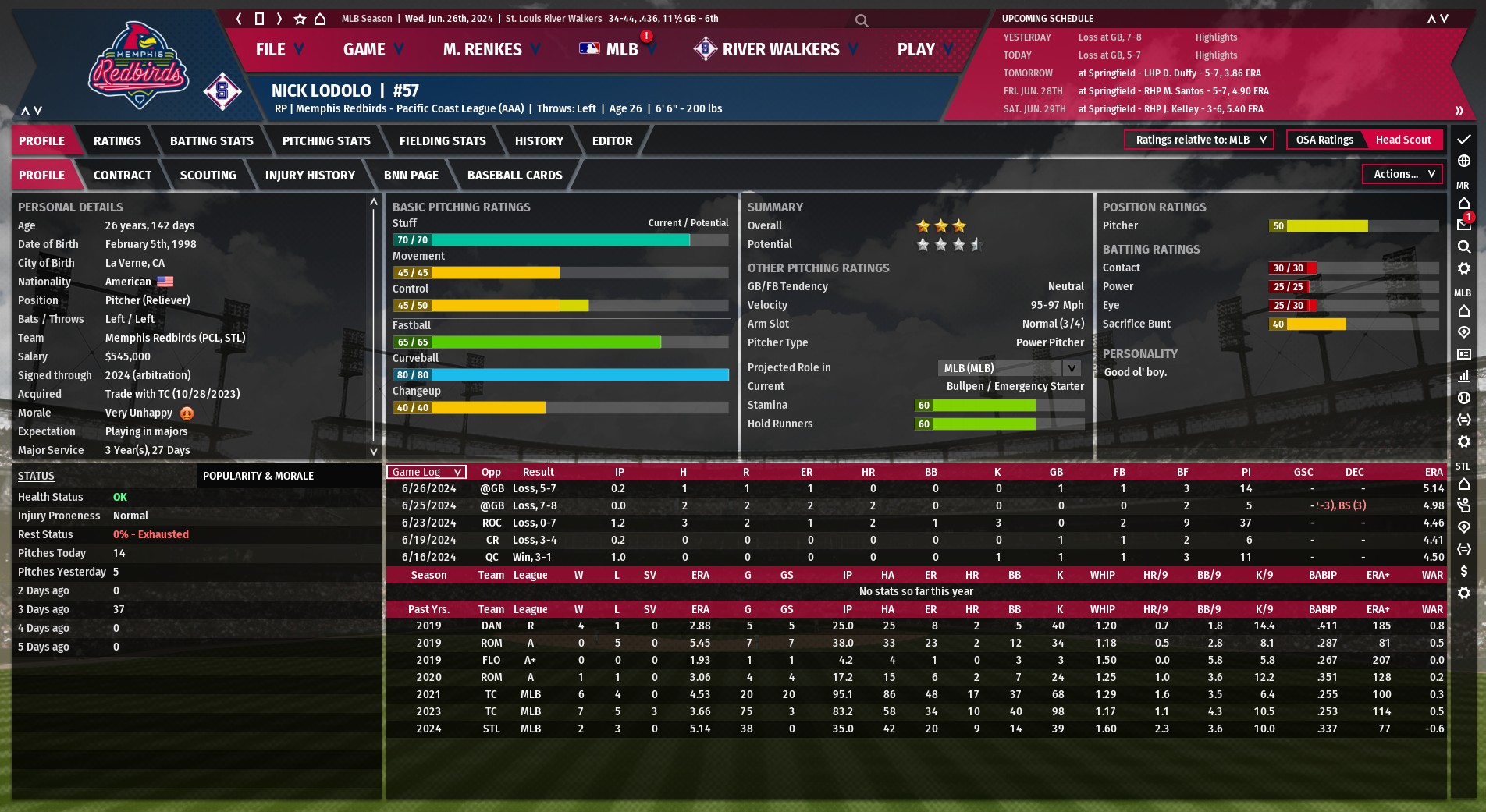Open the MLB league menu
This screenshot has height=812, width=1486.
click(618, 49)
